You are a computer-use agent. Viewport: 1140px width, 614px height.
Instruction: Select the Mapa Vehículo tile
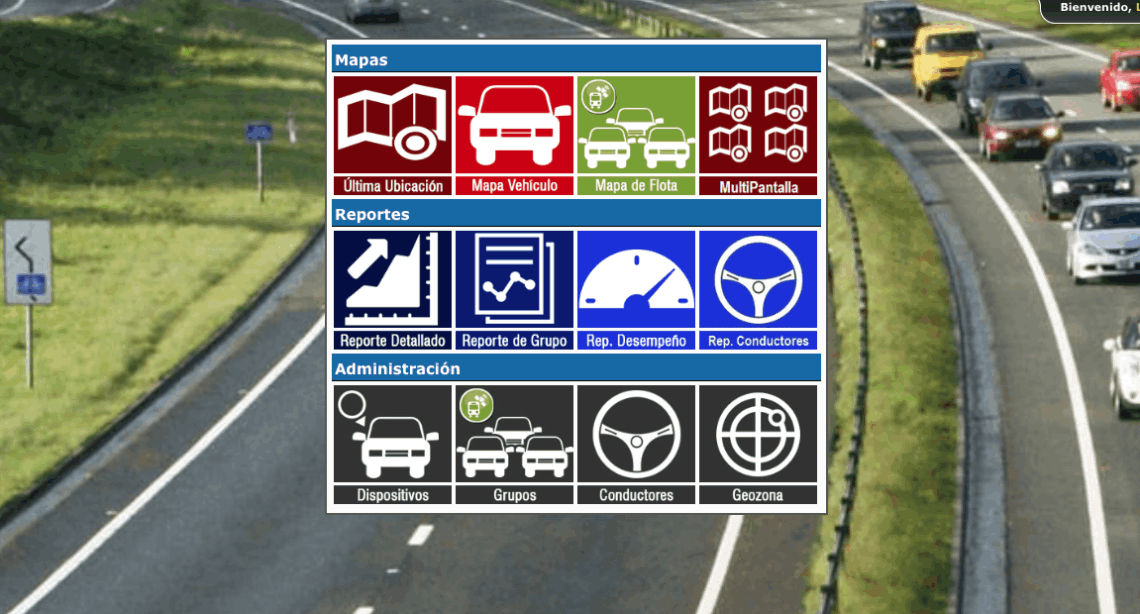(514, 135)
